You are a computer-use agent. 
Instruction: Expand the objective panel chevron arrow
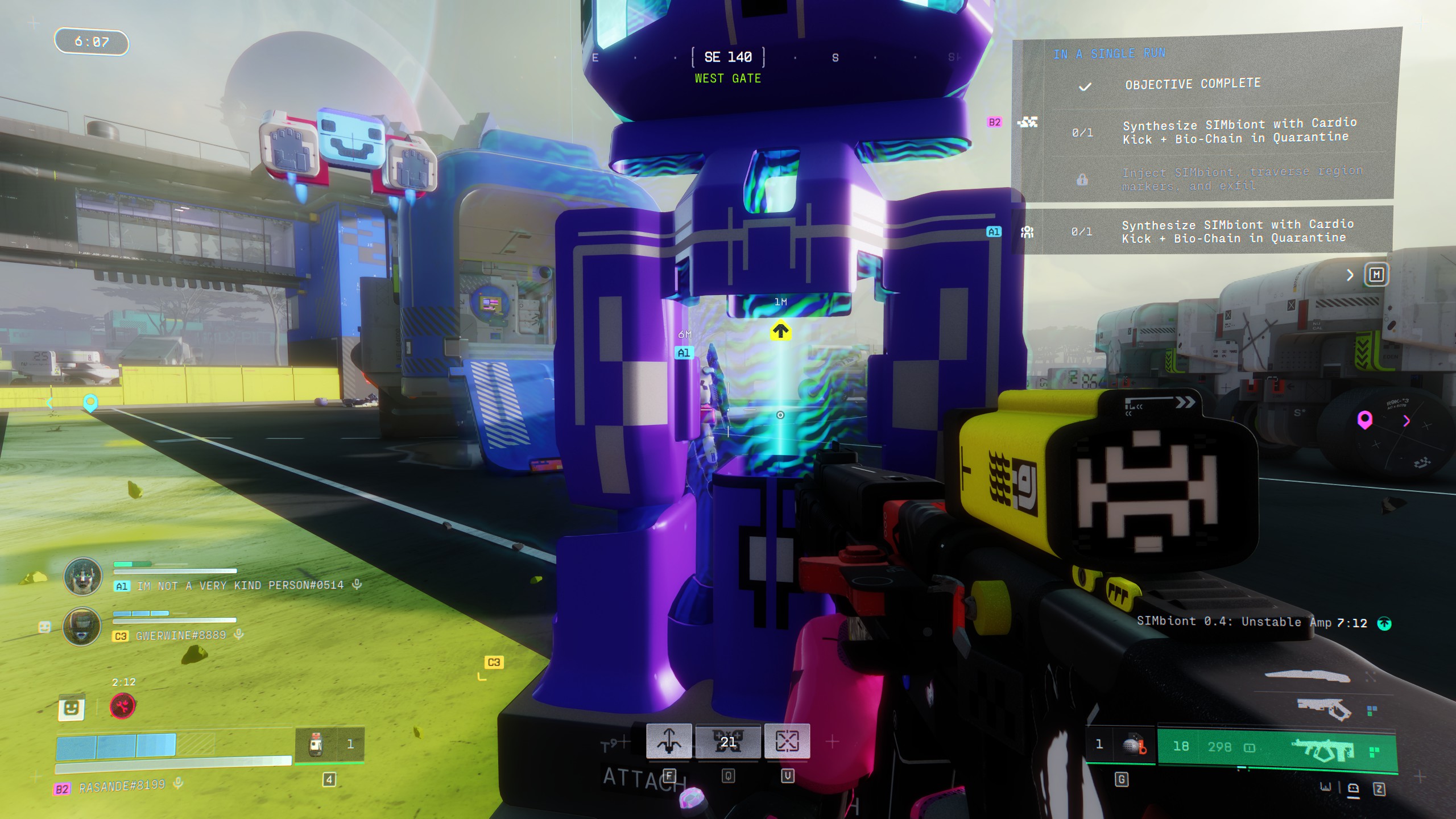tap(1350, 275)
